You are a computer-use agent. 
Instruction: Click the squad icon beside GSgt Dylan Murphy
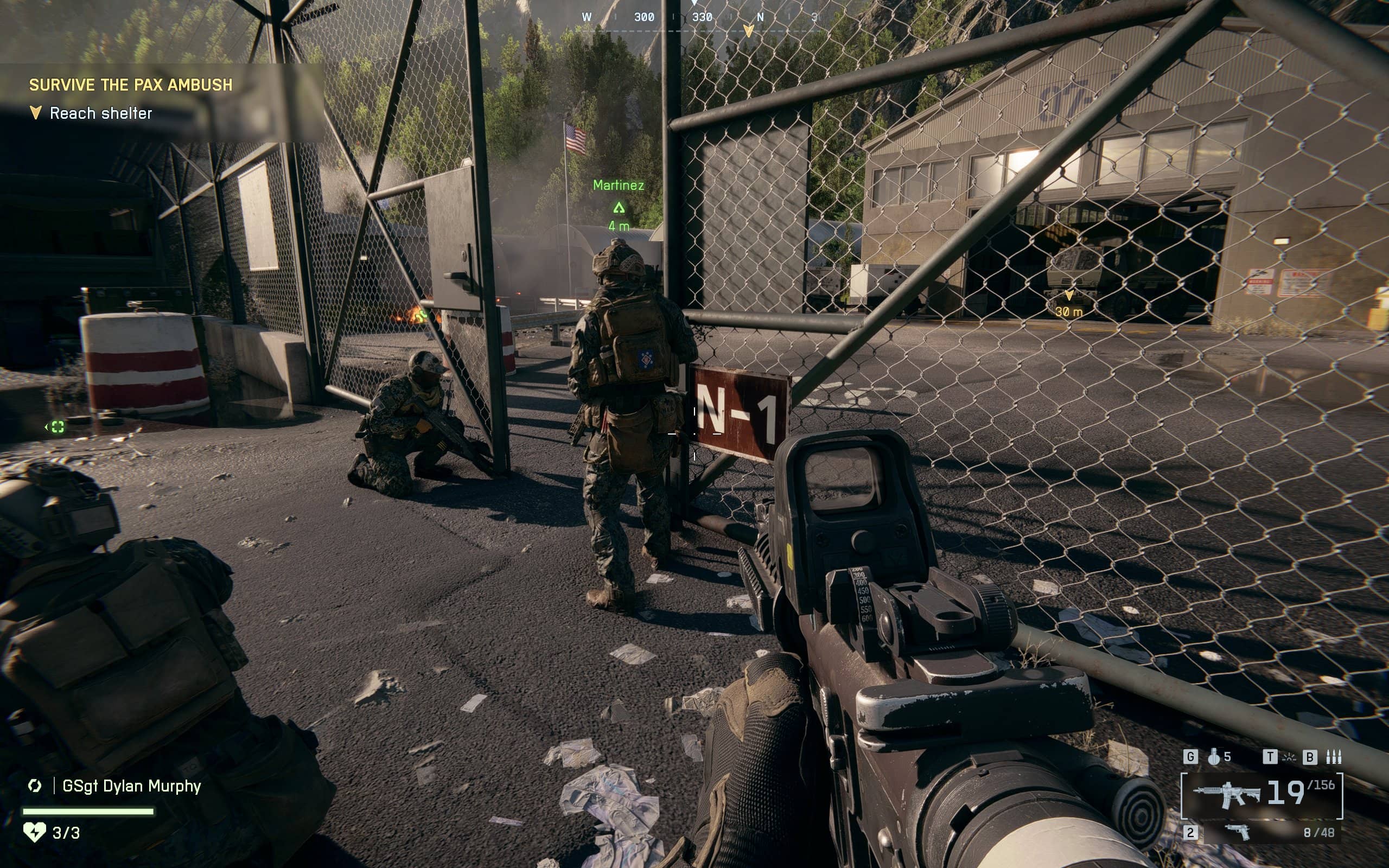click(x=34, y=786)
